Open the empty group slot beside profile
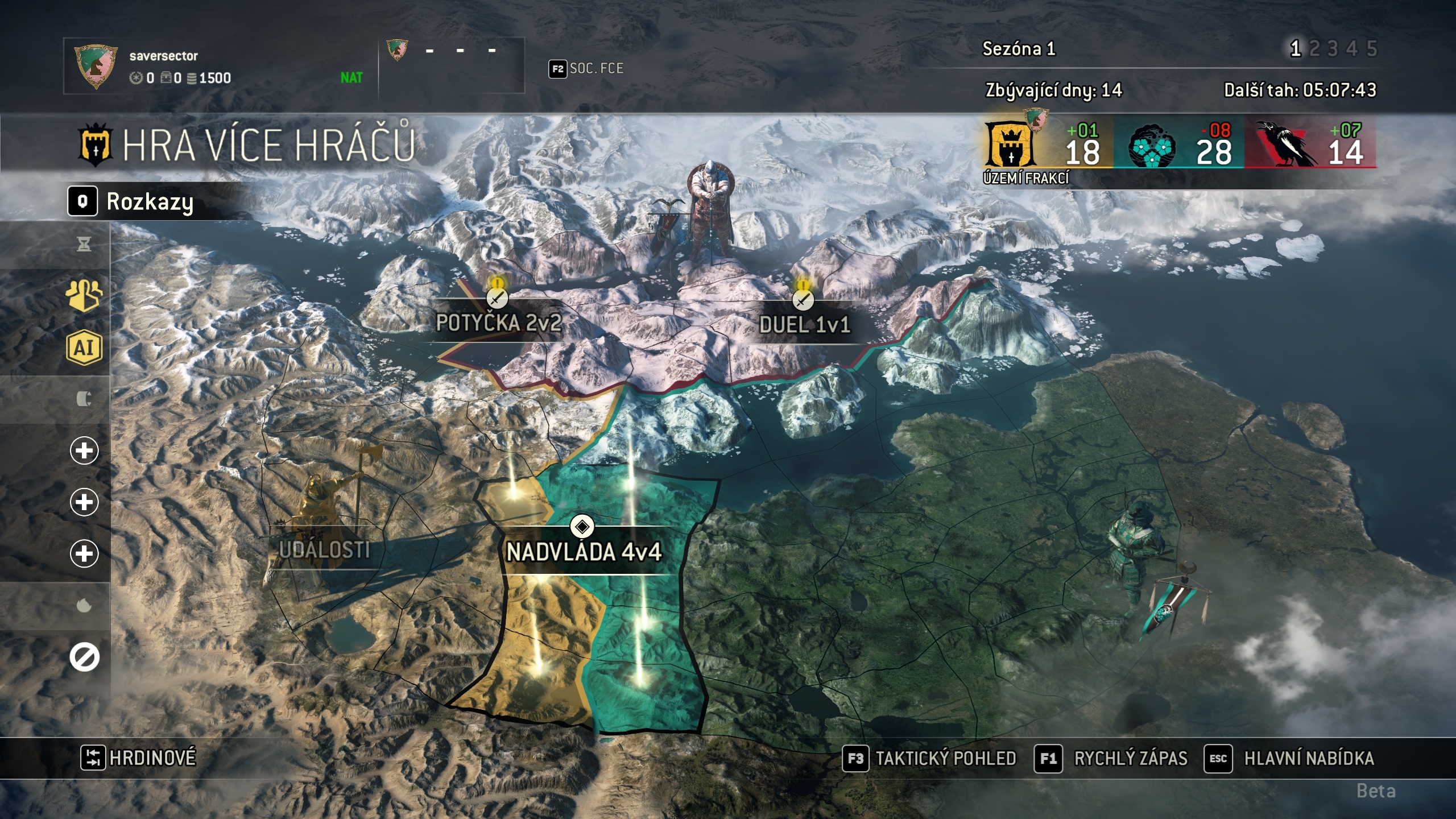This screenshot has height=819, width=1456. (x=450, y=65)
